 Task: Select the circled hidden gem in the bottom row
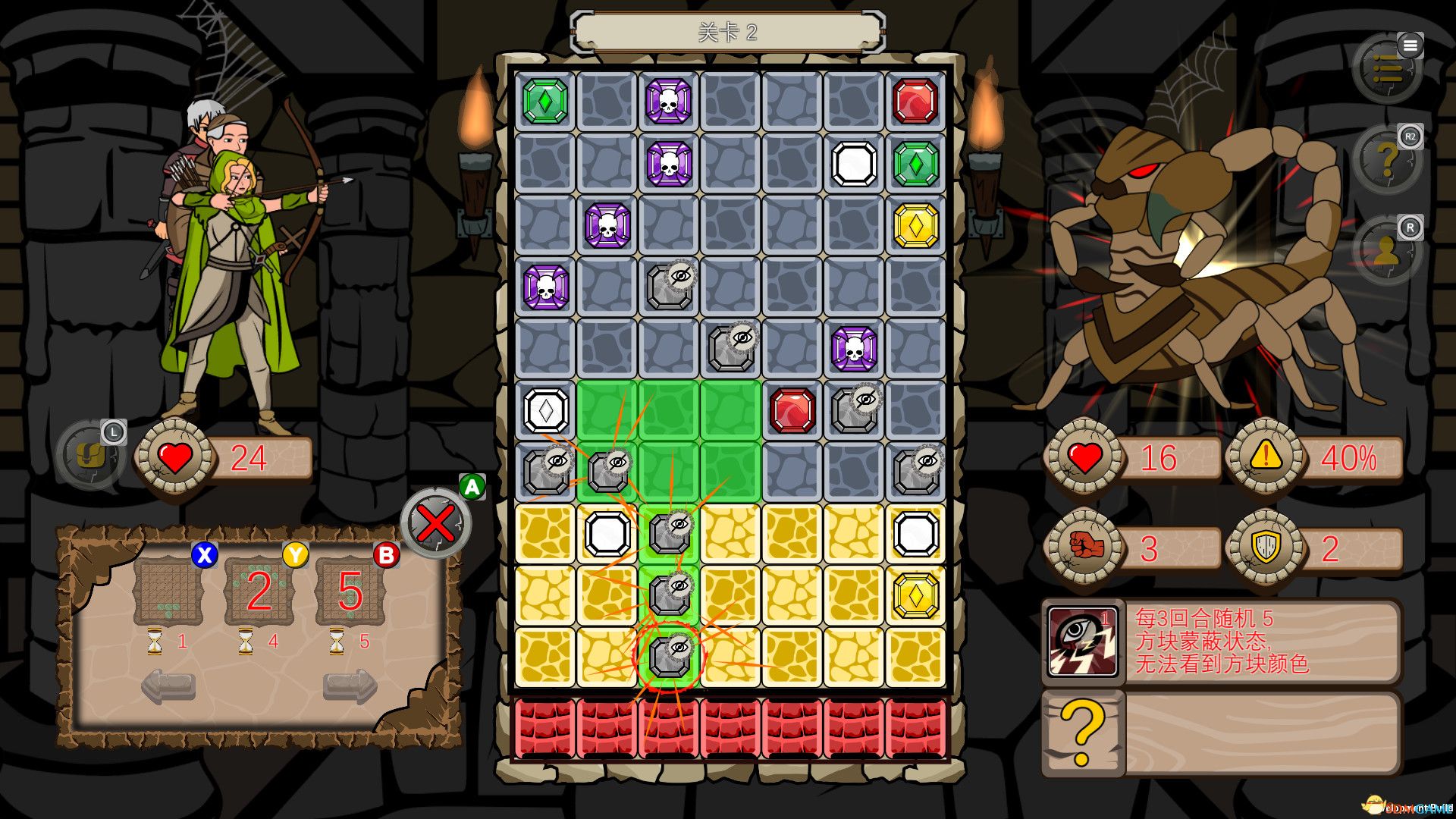tap(669, 657)
